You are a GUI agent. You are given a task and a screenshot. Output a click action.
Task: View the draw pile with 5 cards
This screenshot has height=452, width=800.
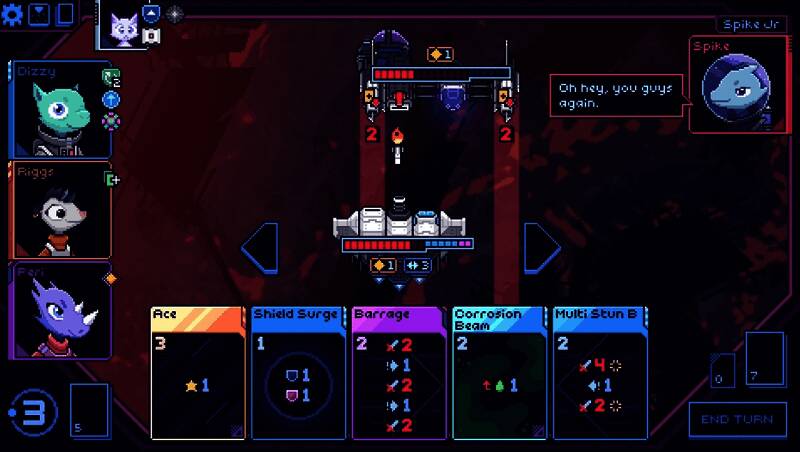[x=88, y=410]
